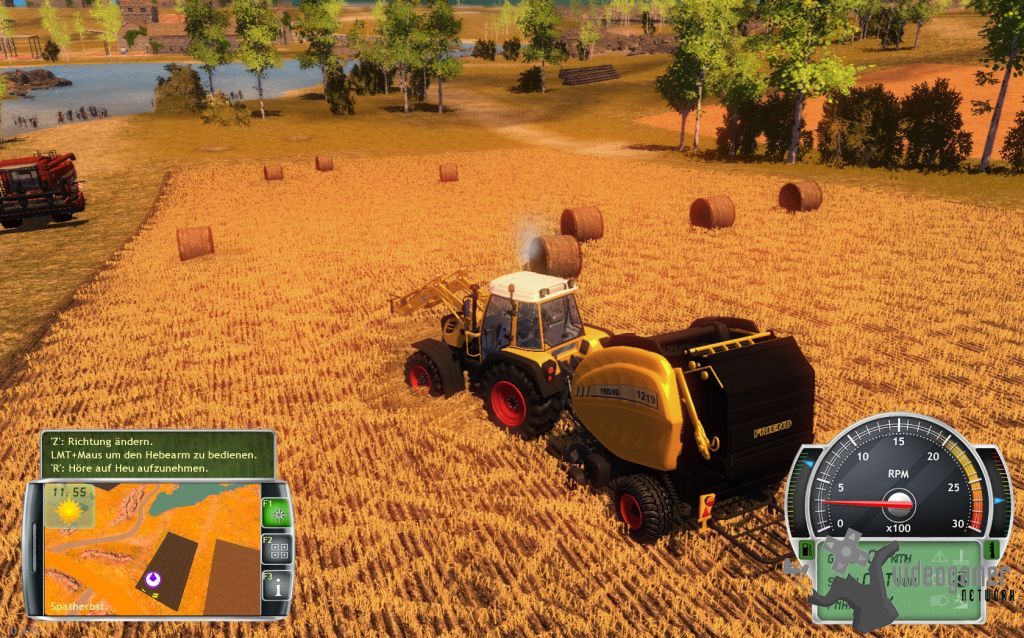Select the purple player marker on minimap

click(x=152, y=578)
